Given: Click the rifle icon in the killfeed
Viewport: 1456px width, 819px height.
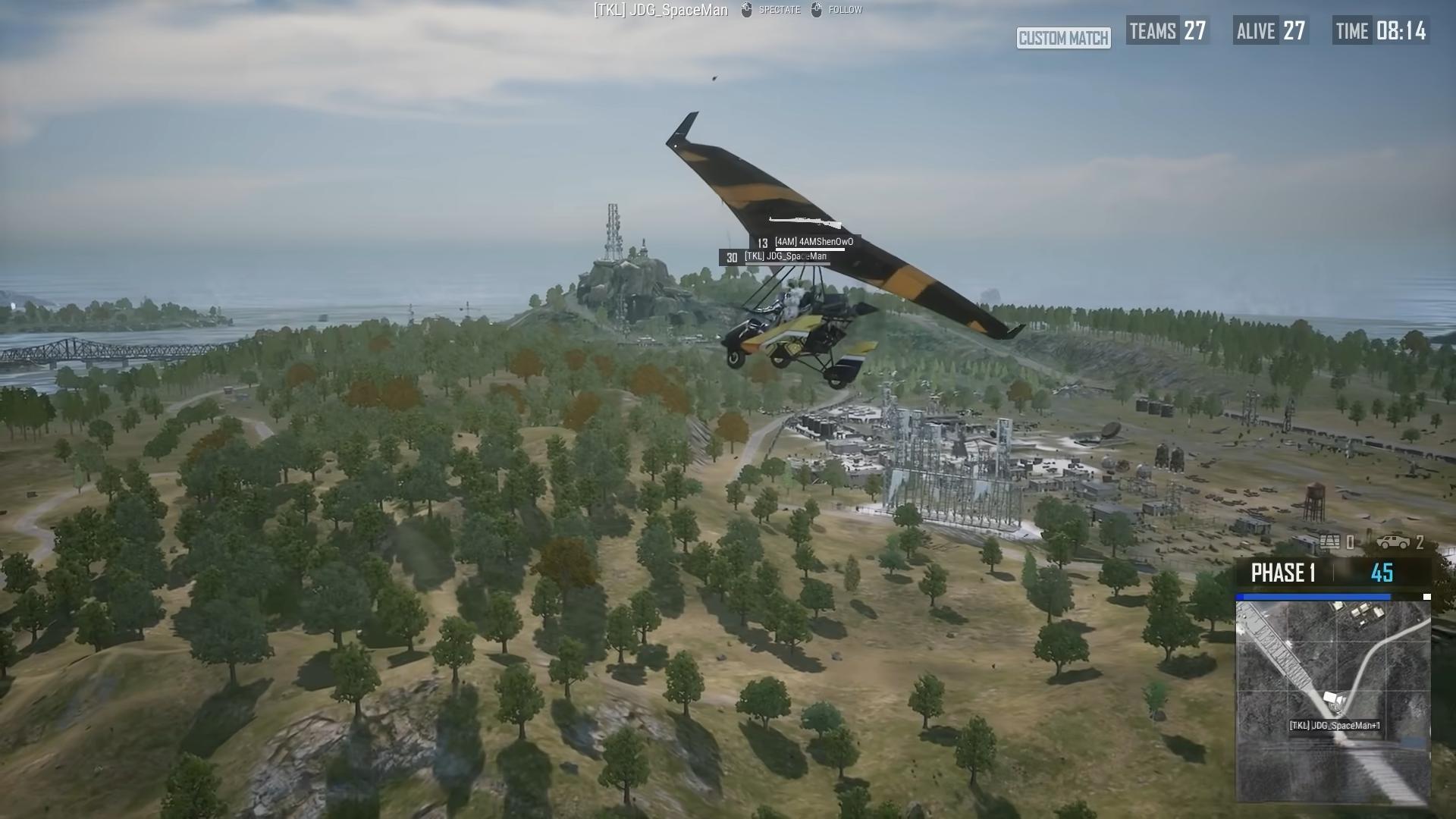Looking at the screenshot, I should pyautogui.click(x=804, y=221).
